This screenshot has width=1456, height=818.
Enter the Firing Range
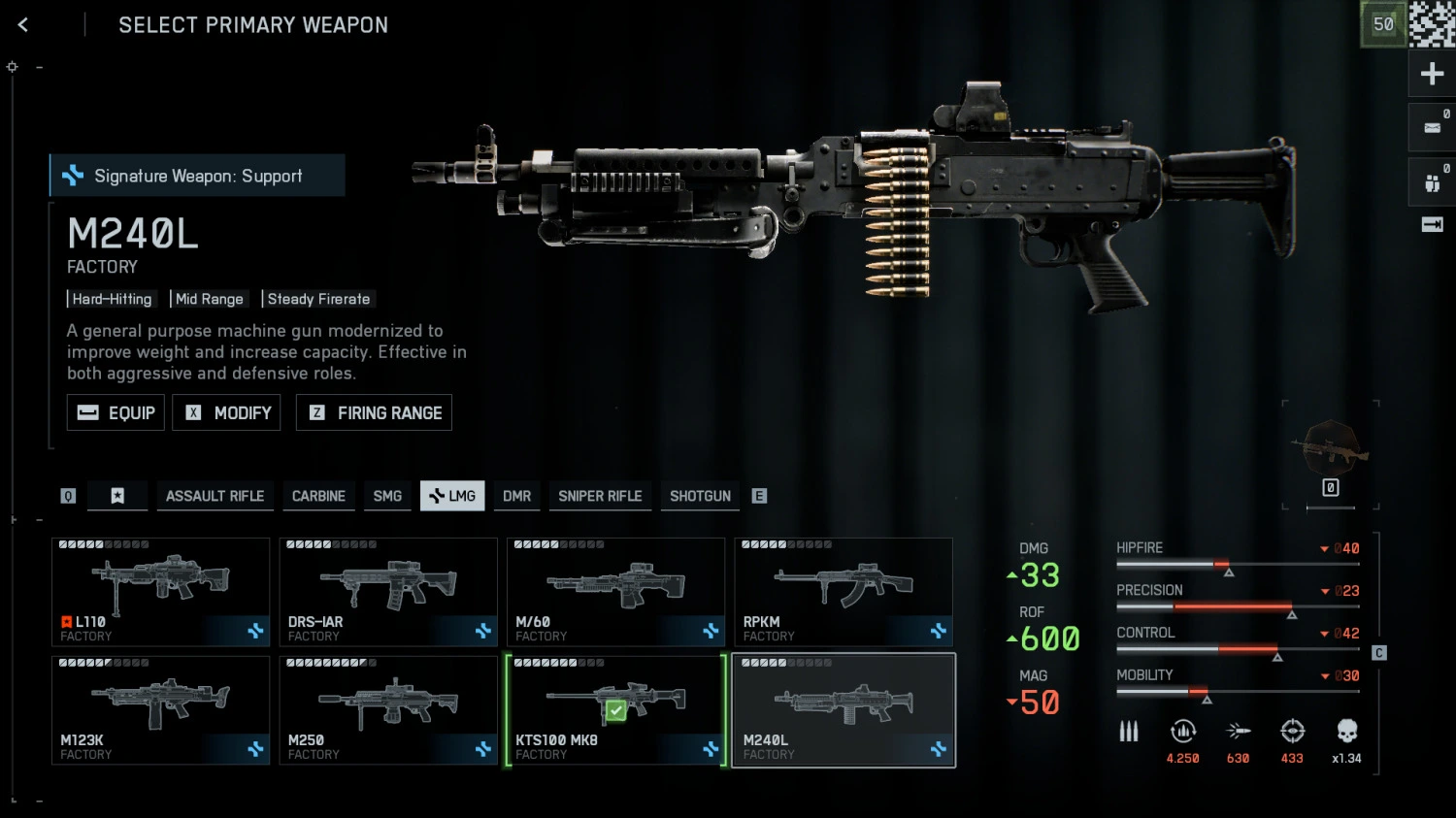coord(374,412)
